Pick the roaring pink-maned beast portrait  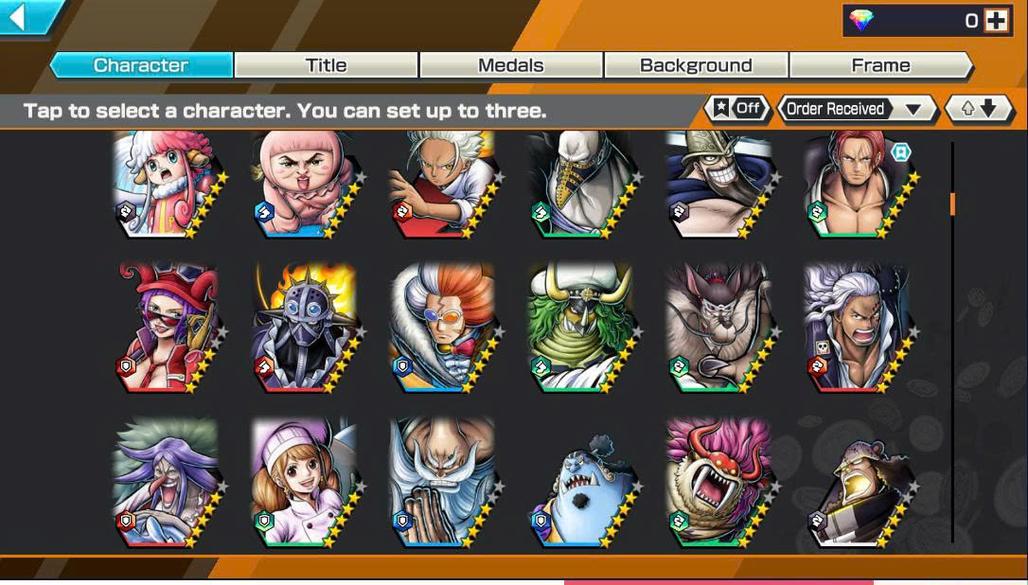coord(718,482)
